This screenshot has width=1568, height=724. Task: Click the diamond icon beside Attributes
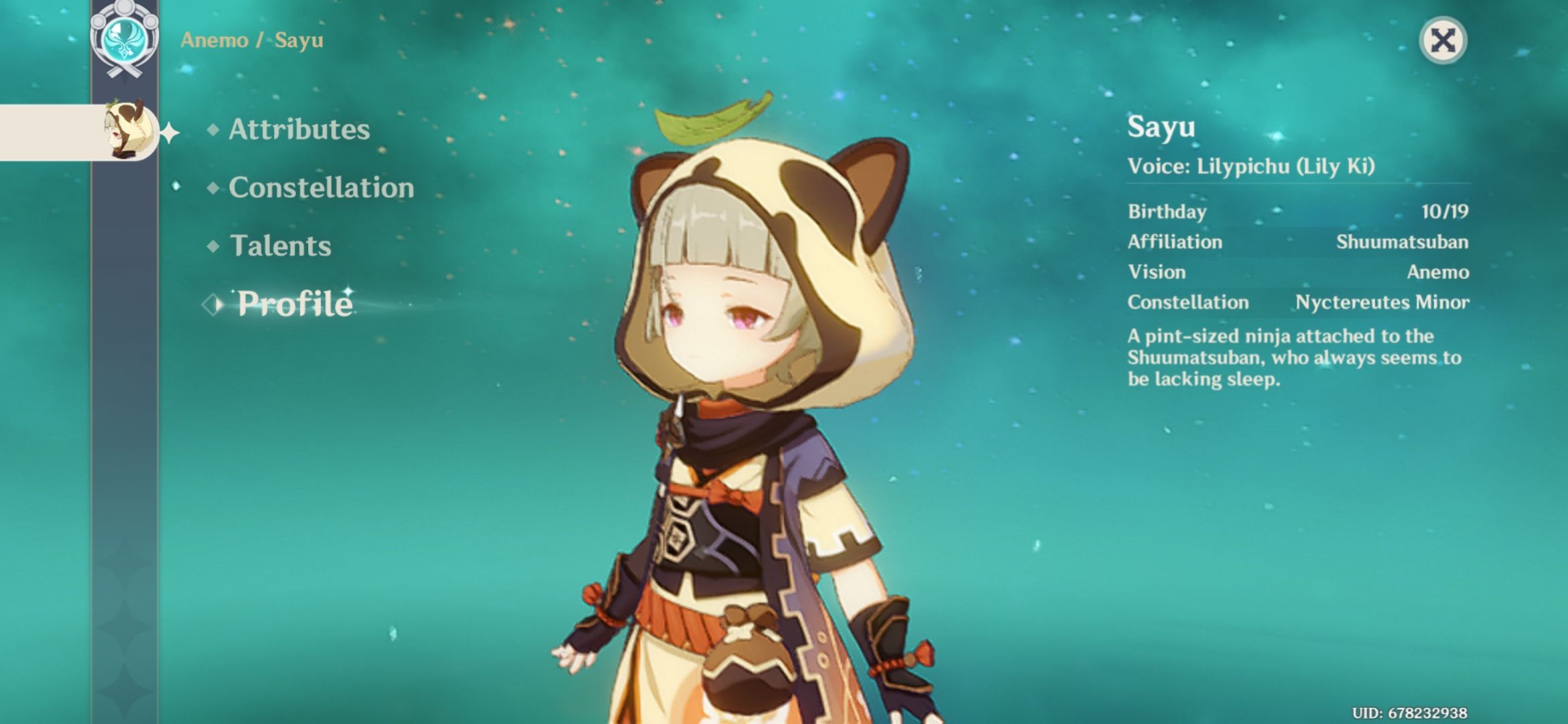coord(212,131)
